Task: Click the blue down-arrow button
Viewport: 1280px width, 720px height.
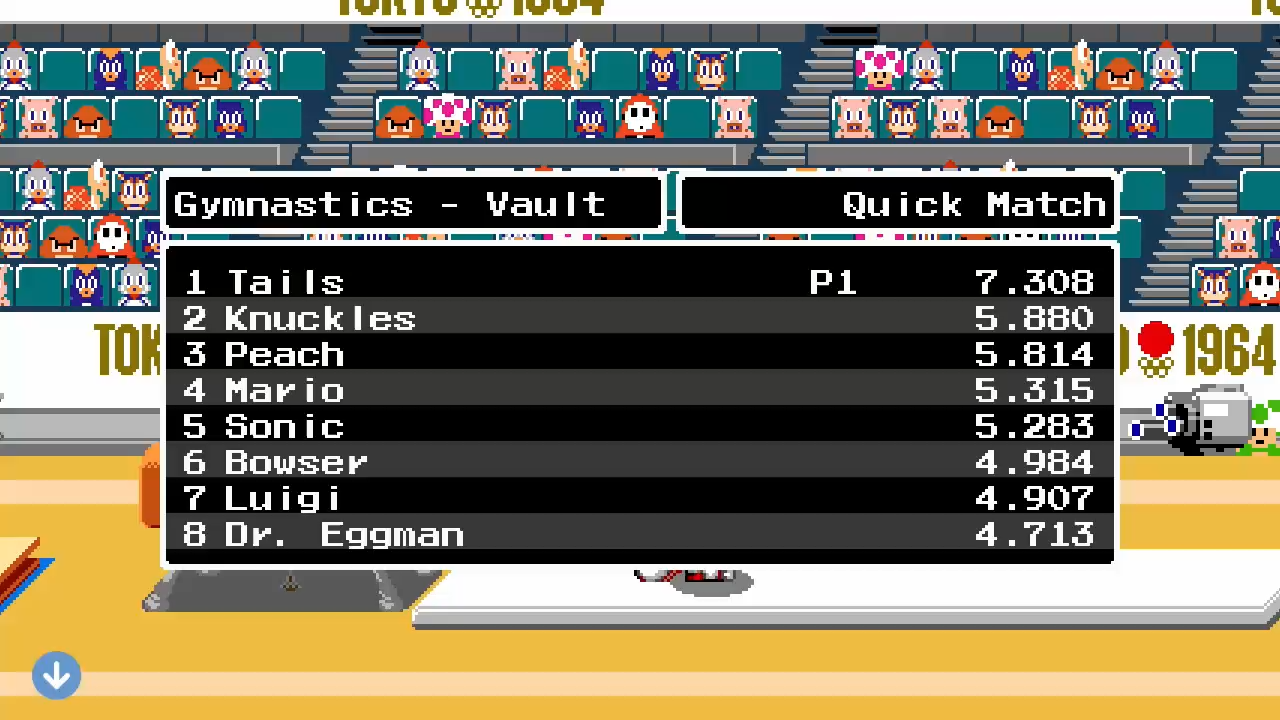Action: coord(56,676)
